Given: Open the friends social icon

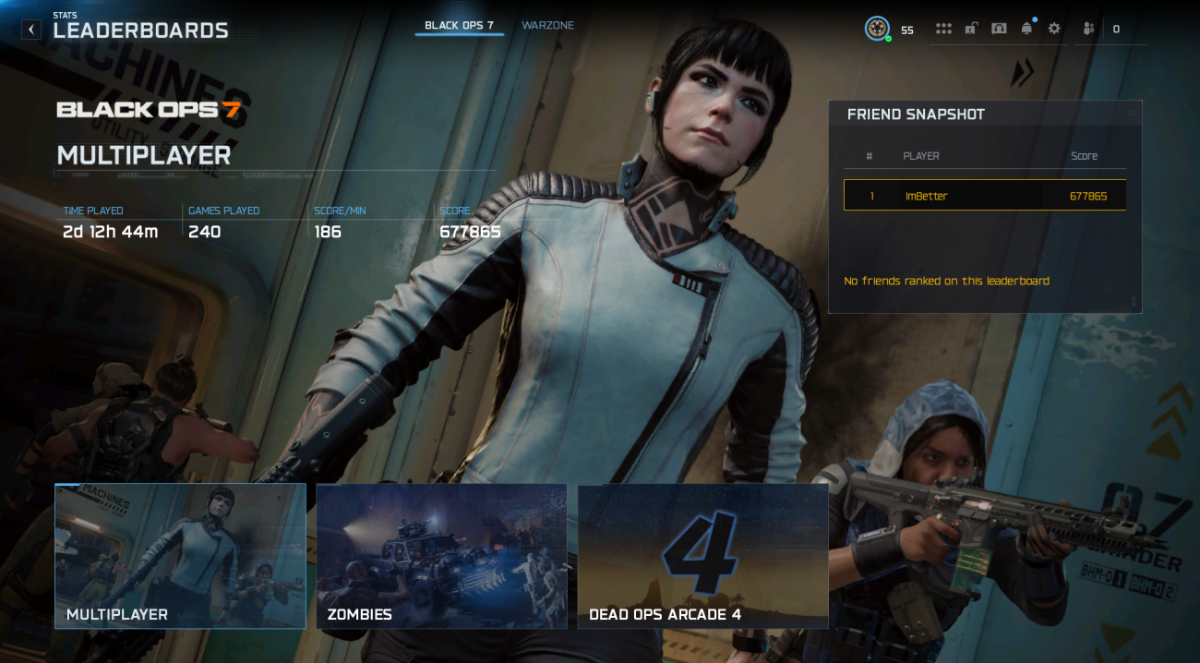Looking at the screenshot, I should (x=1089, y=29).
